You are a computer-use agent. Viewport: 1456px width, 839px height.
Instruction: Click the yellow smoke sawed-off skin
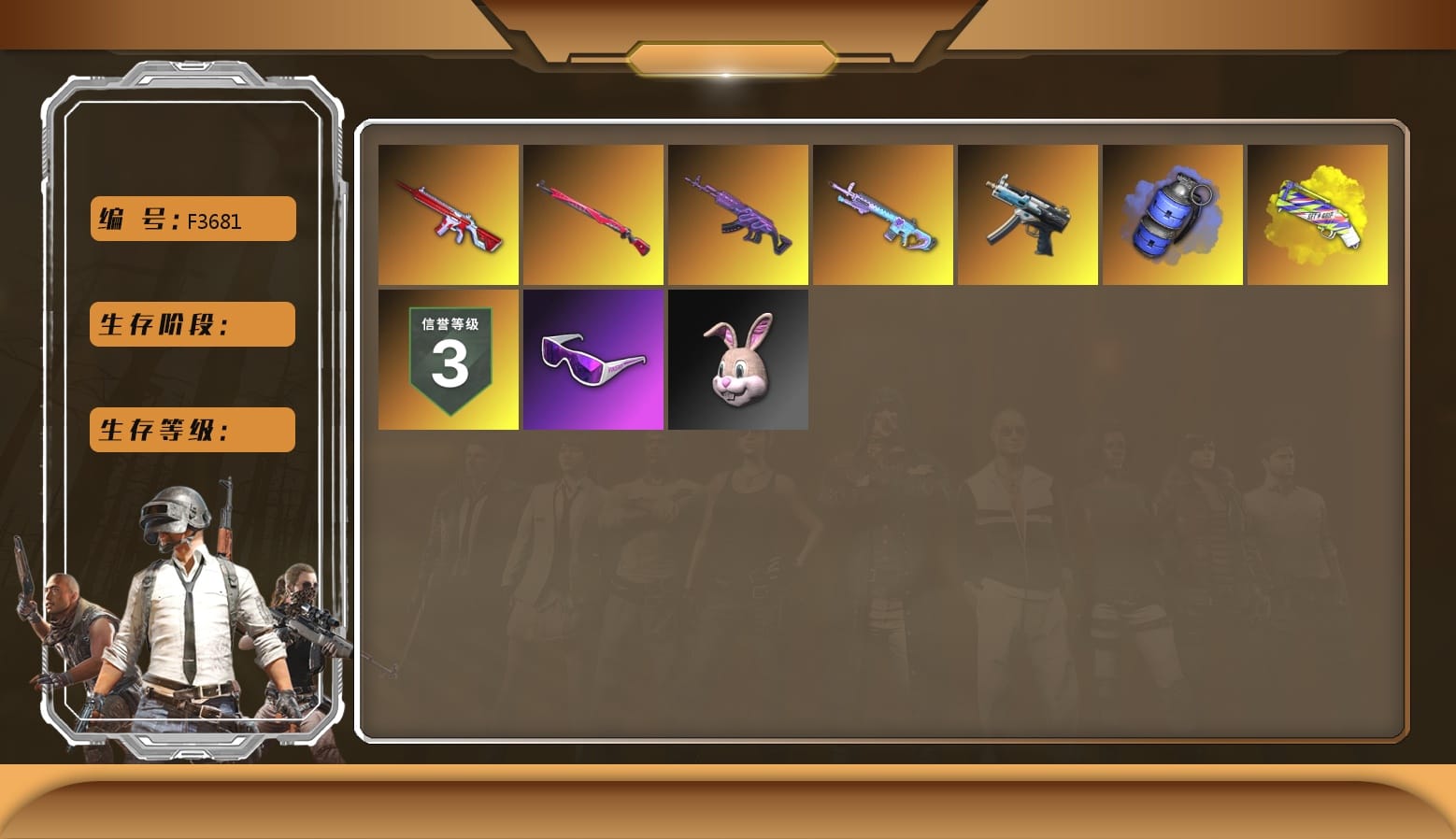(x=1317, y=215)
